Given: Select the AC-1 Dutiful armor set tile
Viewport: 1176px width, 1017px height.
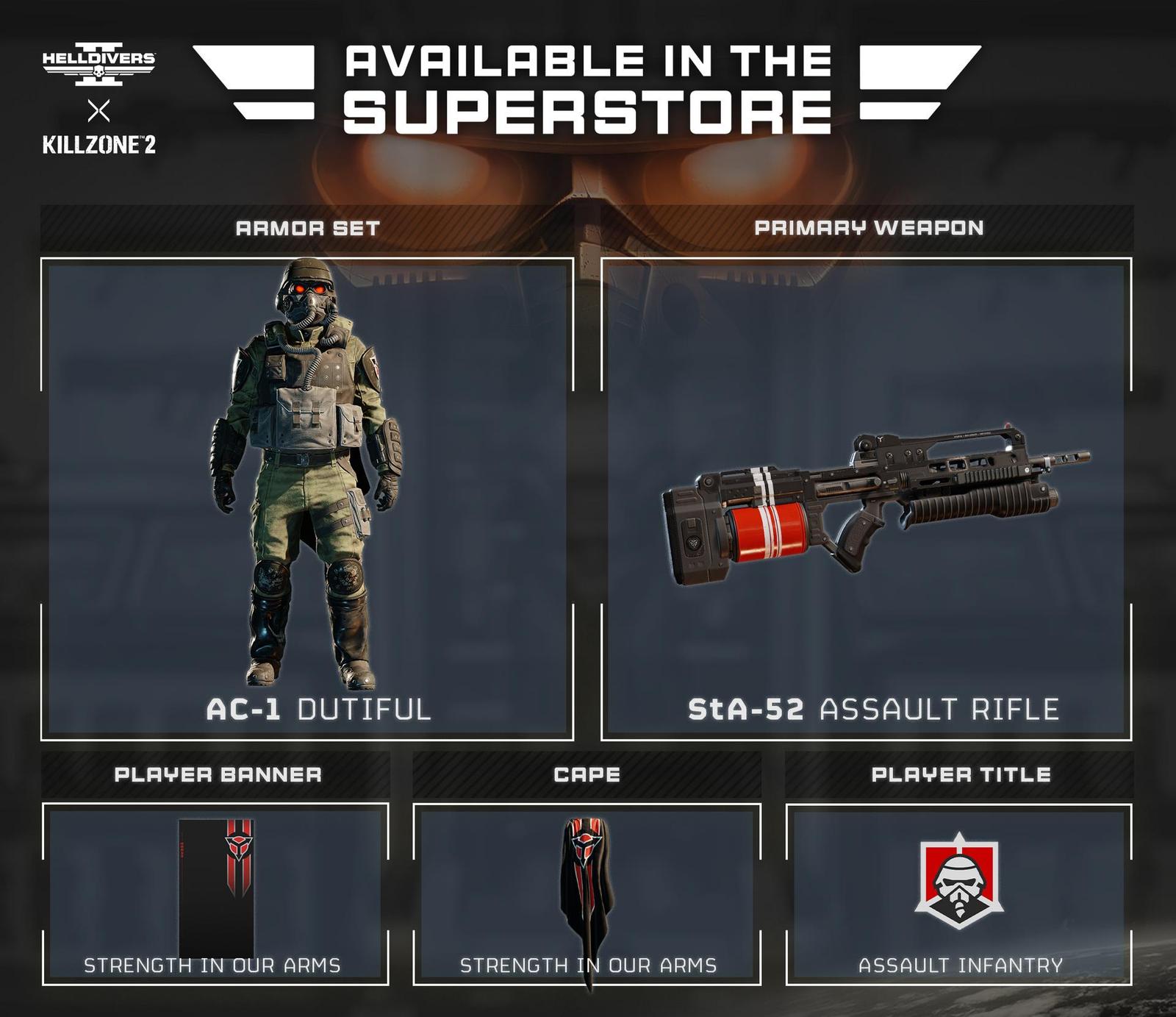Looking at the screenshot, I should (x=307, y=499).
